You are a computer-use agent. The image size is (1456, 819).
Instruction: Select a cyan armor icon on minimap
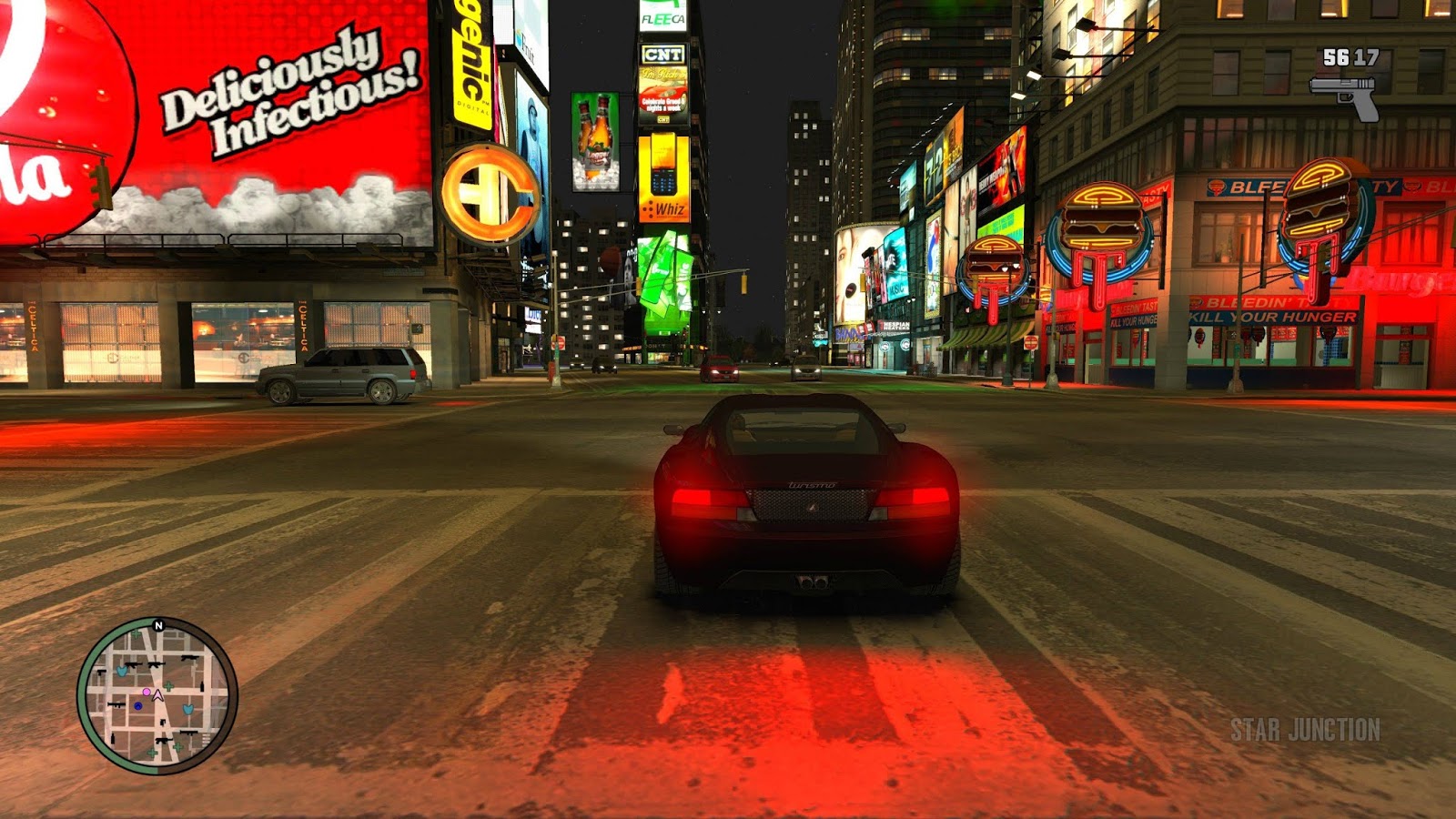tap(122, 672)
